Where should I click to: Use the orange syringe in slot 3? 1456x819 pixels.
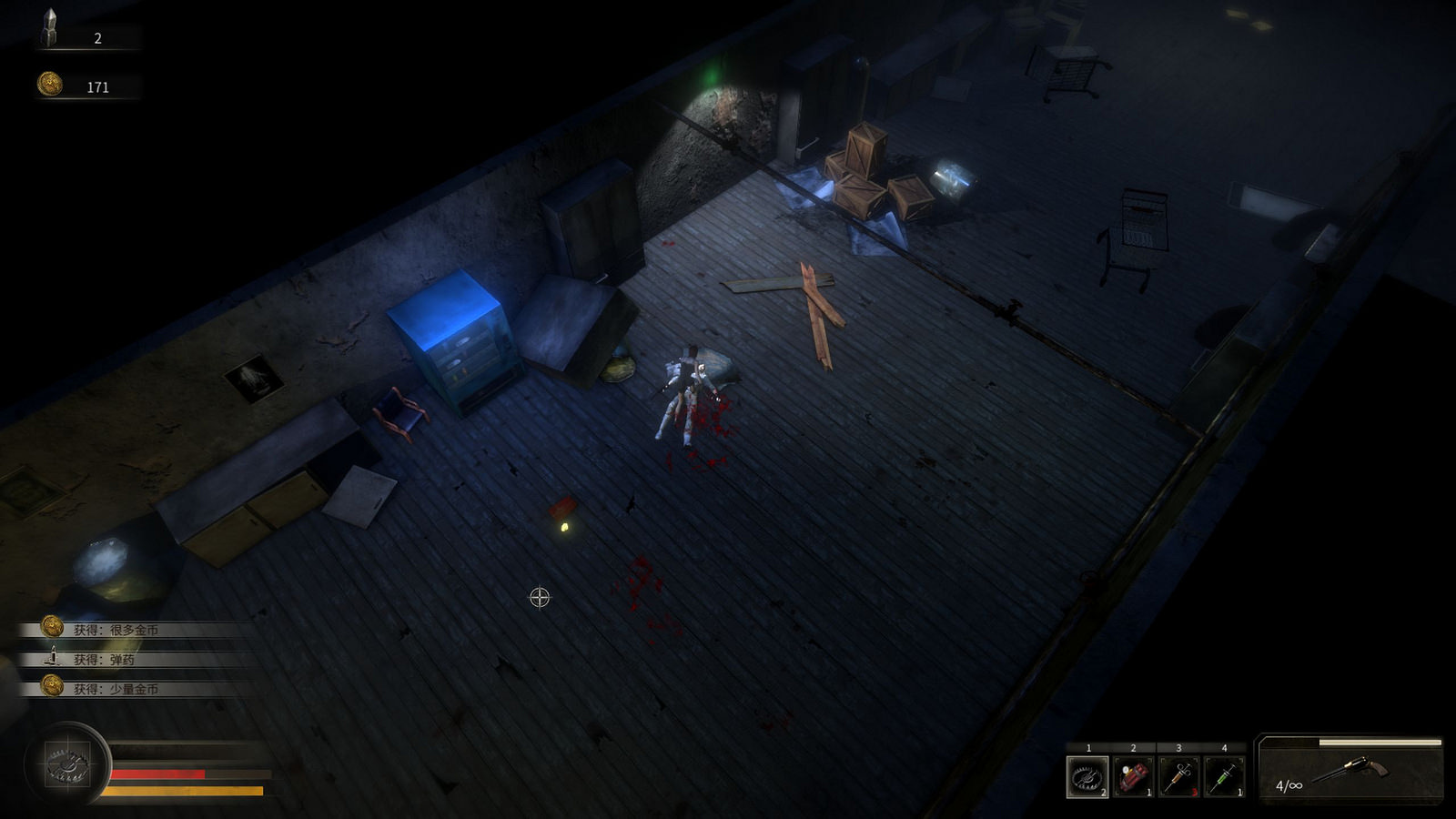click(x=1178, y=776)
